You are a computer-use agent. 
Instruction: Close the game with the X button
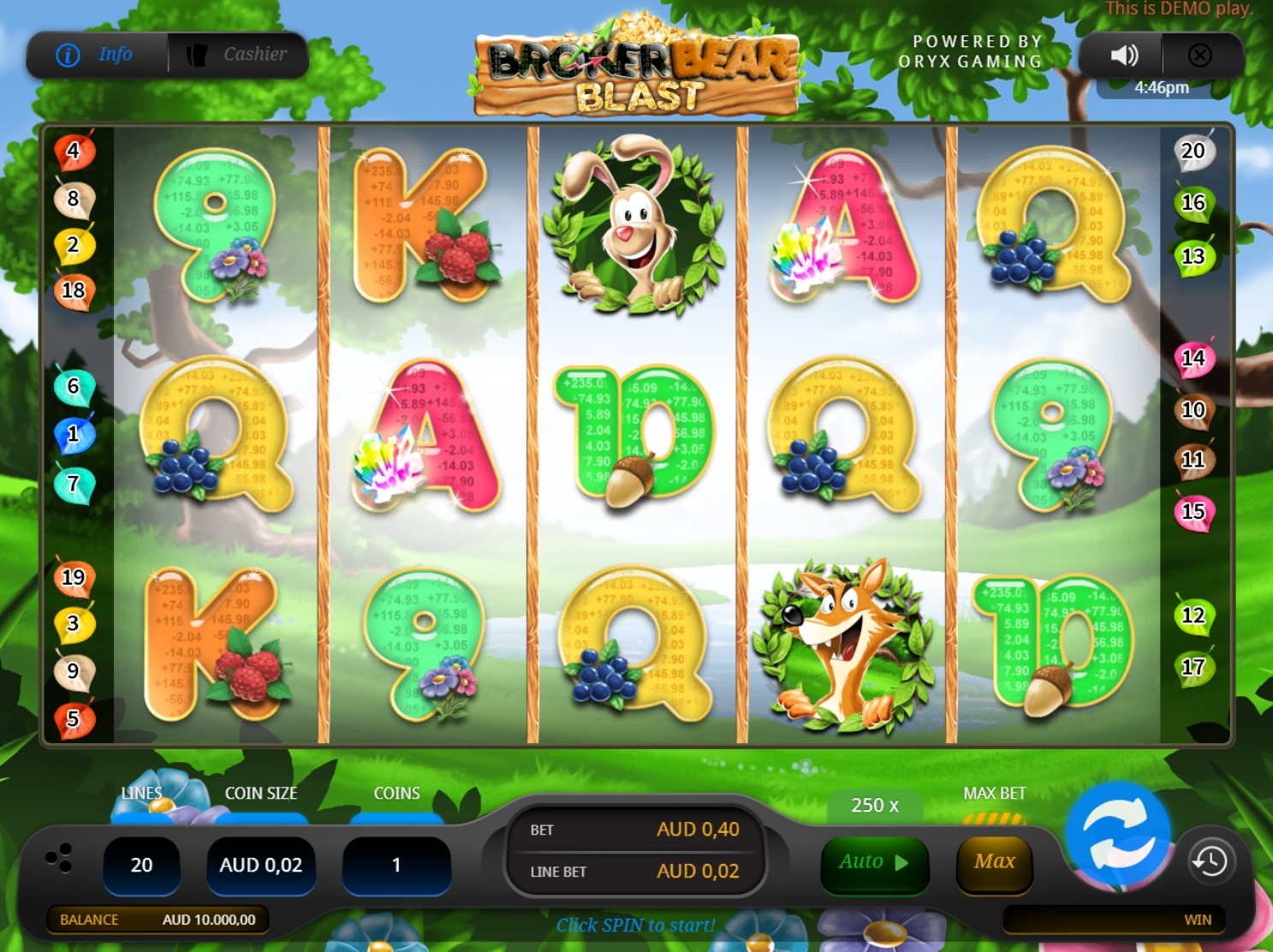pyautogui.click(x=1199, y=56)
